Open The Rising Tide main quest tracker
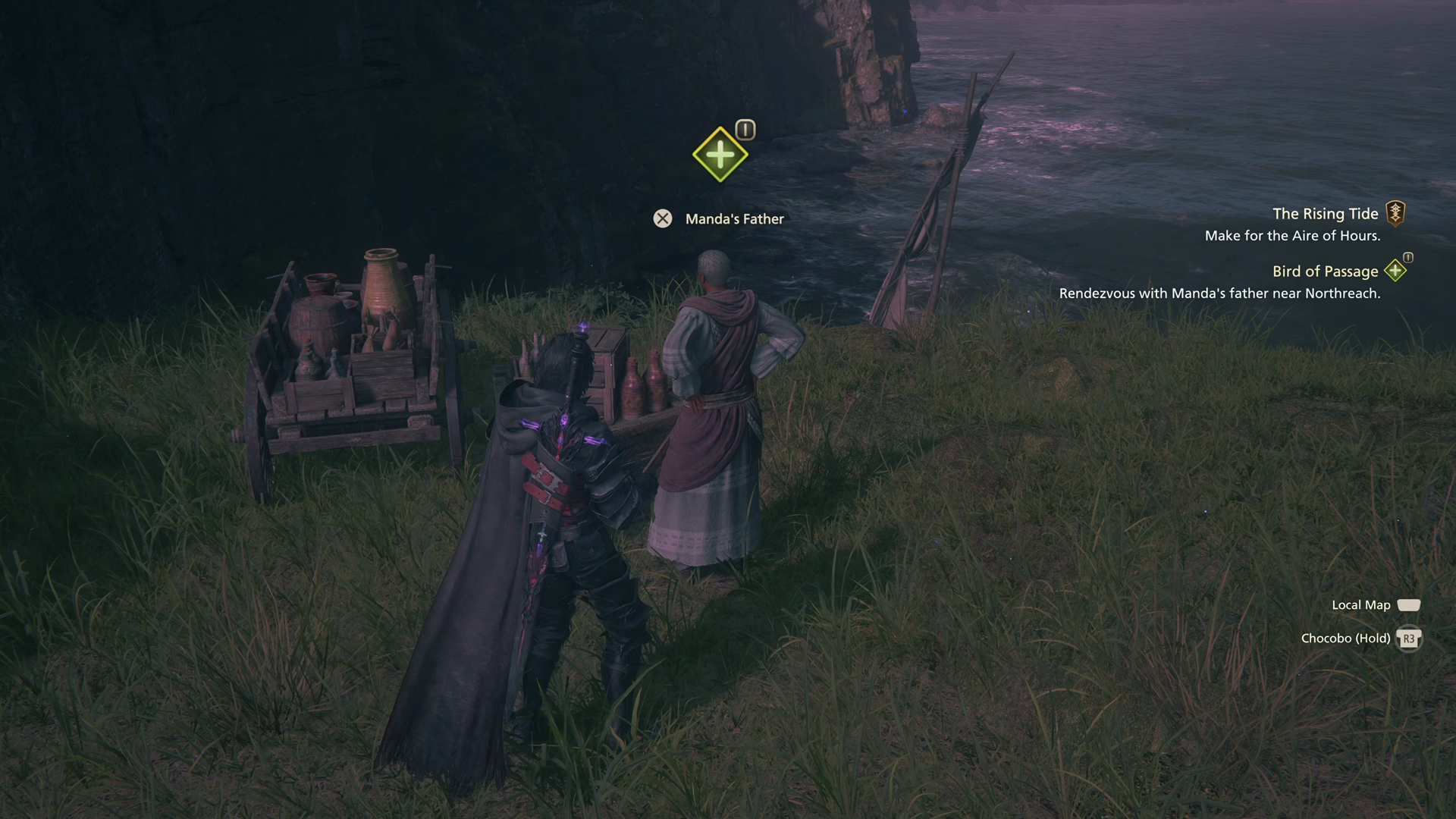Screen dimensions: 1456x819 tap(1325, 214)
